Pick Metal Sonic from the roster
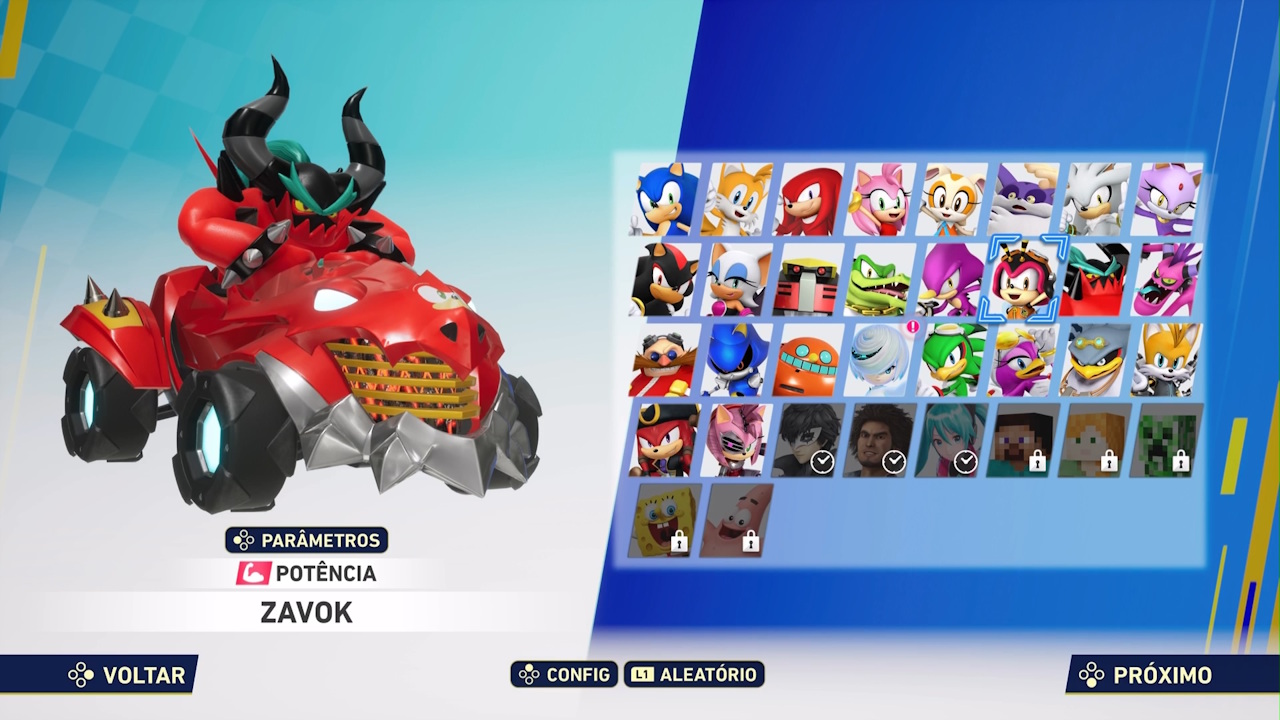 pos(735,360)
